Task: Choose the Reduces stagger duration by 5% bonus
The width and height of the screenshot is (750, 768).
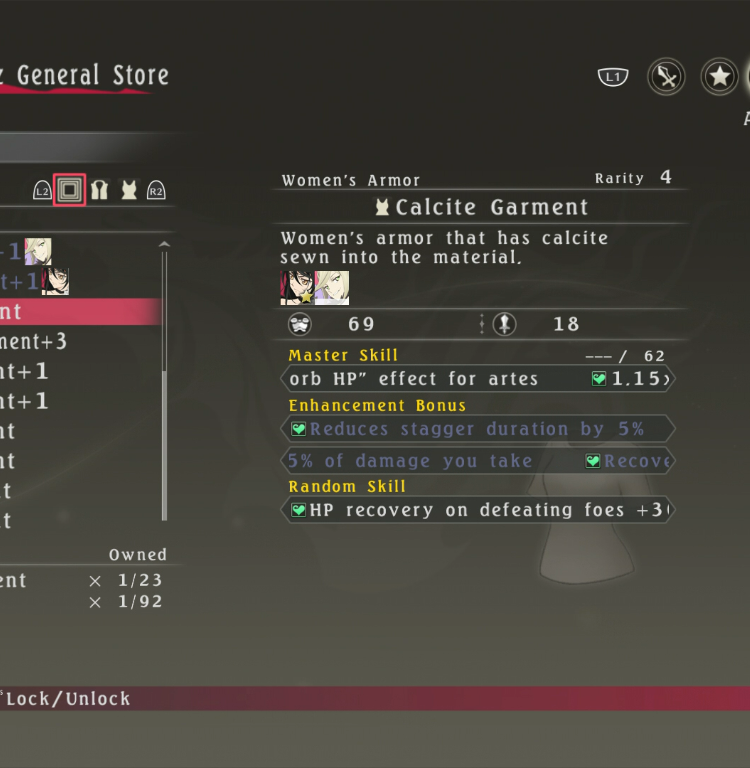Action: point(477,429)
